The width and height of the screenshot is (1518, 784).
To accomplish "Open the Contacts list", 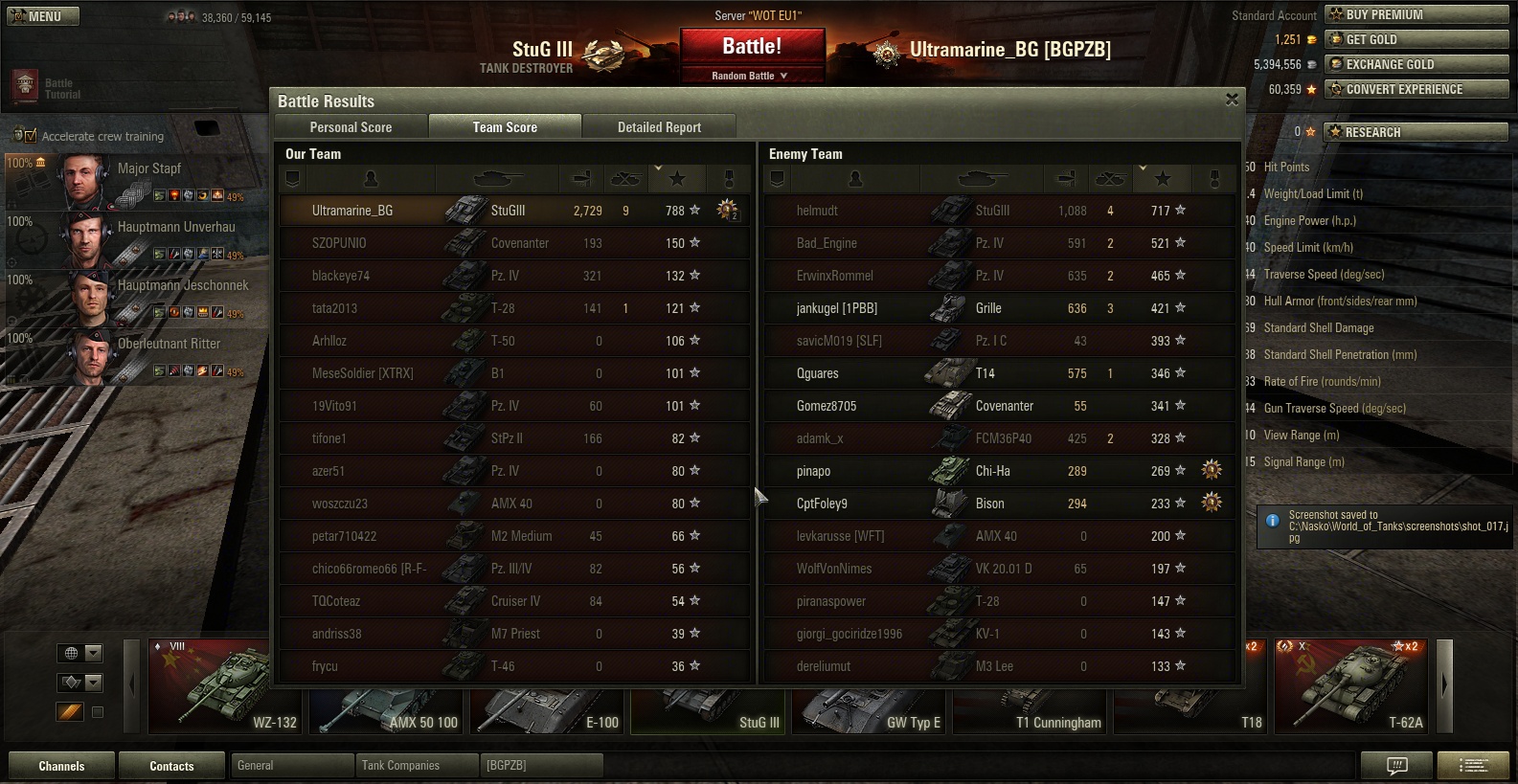I will click(171, 766).
